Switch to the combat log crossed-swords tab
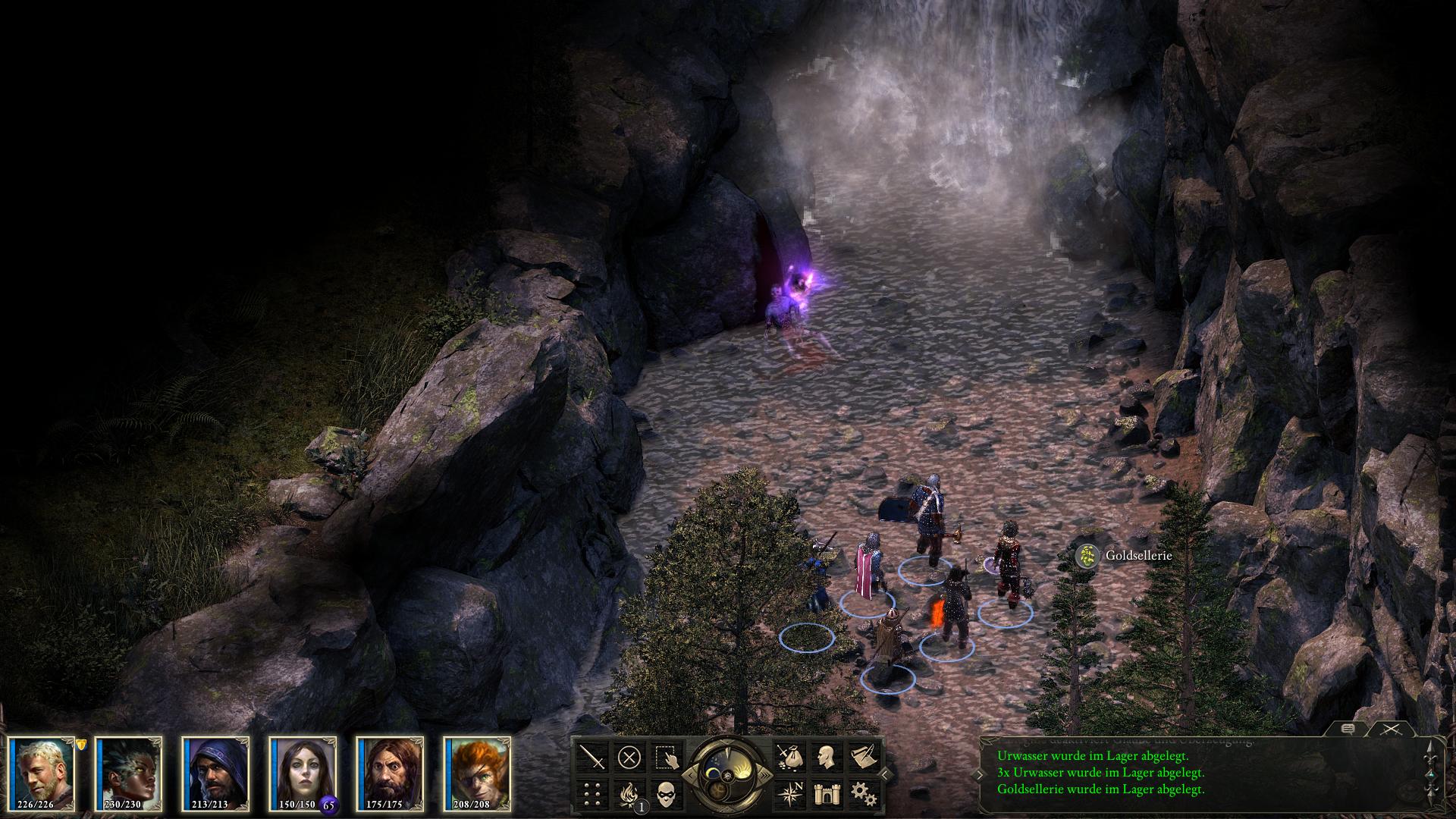 1391,730
